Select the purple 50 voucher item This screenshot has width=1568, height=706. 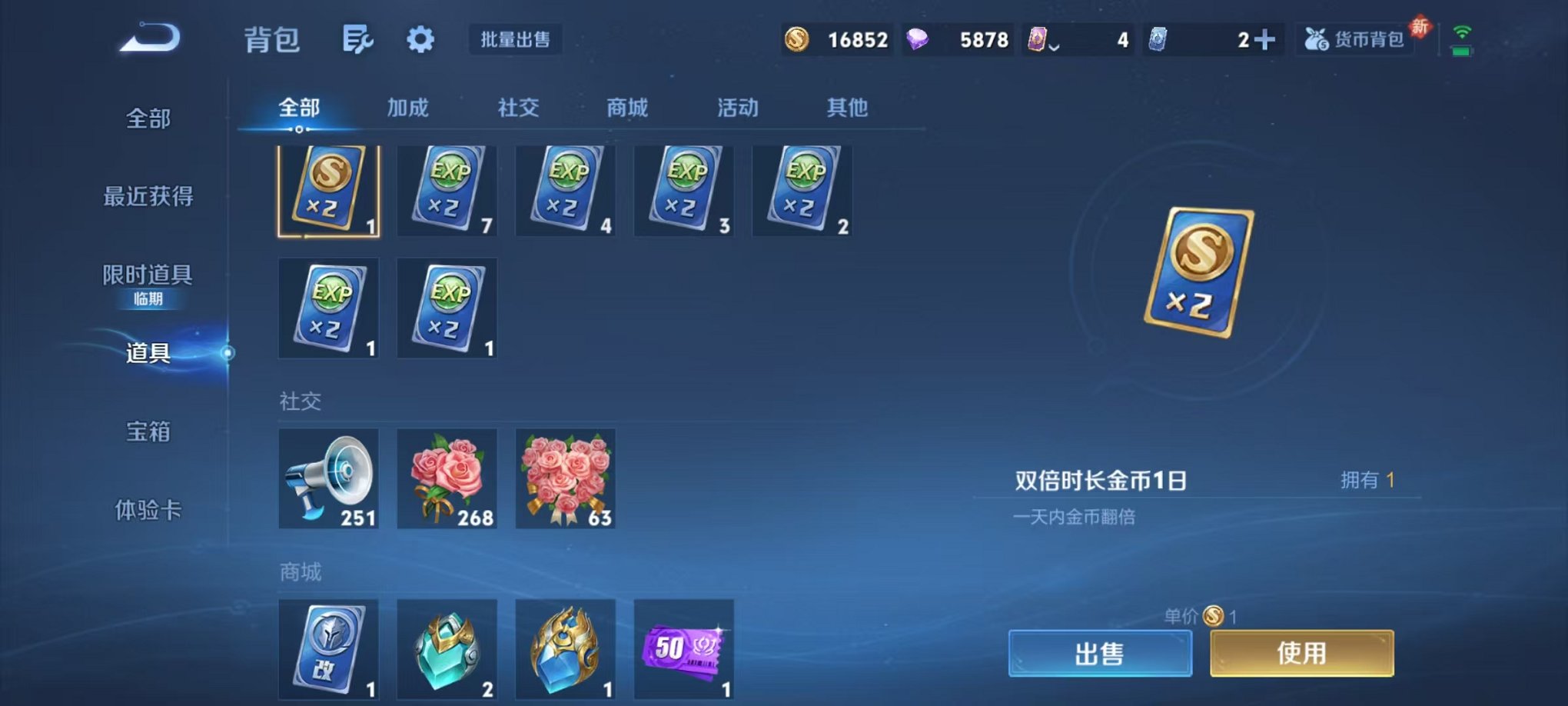pyautogui.click(x=684, y=650)
